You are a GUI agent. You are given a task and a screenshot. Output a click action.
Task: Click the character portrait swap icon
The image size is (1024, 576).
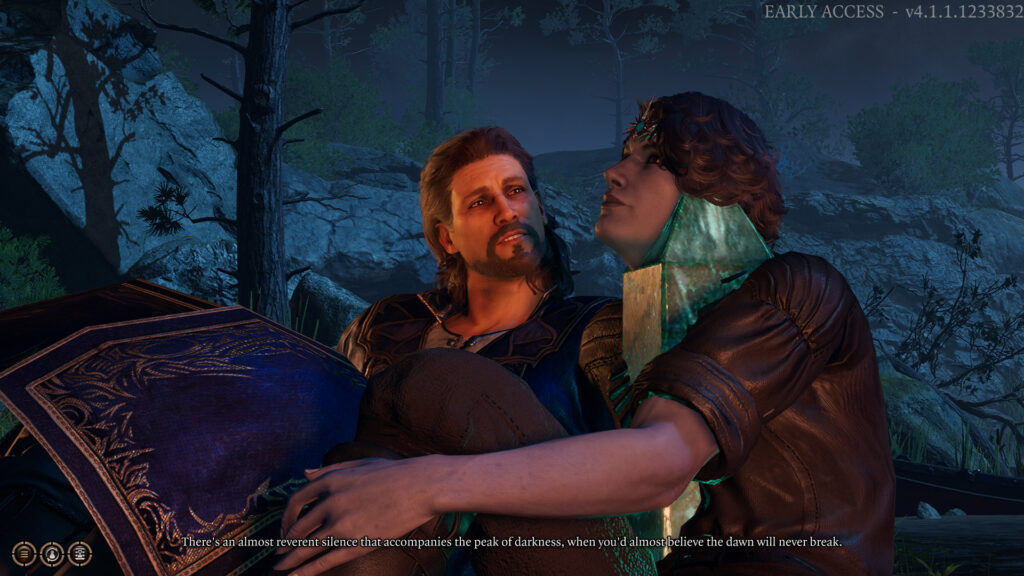[51, 553]
